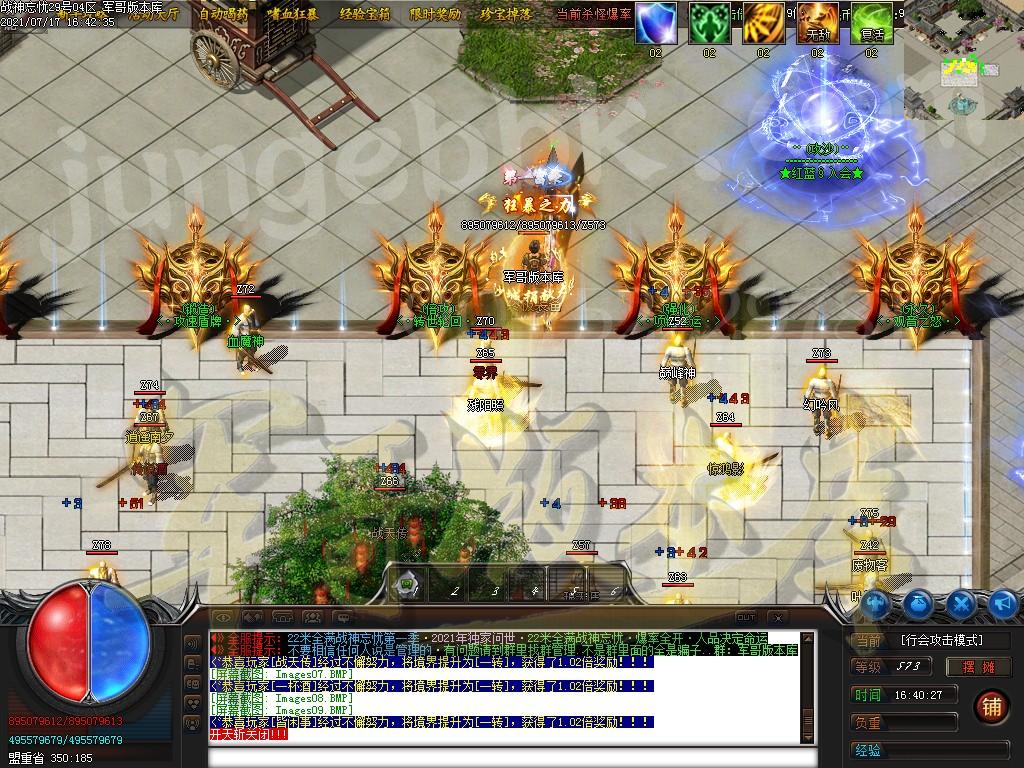1024x768 pixels.
Task: Toggle the 自动喝药 auto-potion option
Action: click(224, 14)
